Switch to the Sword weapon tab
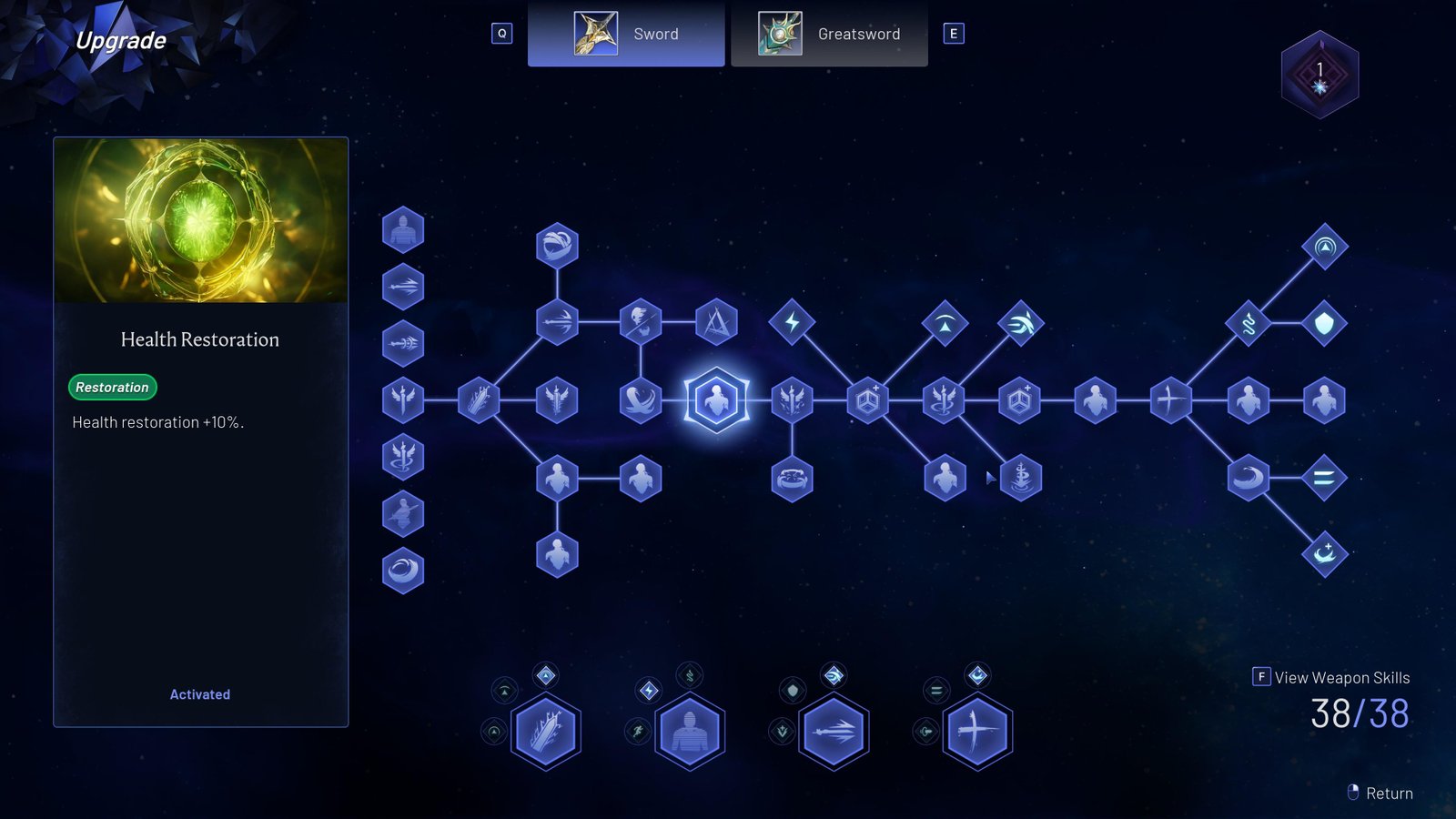The image size is (1456, 819). click(x=626, y=35)
